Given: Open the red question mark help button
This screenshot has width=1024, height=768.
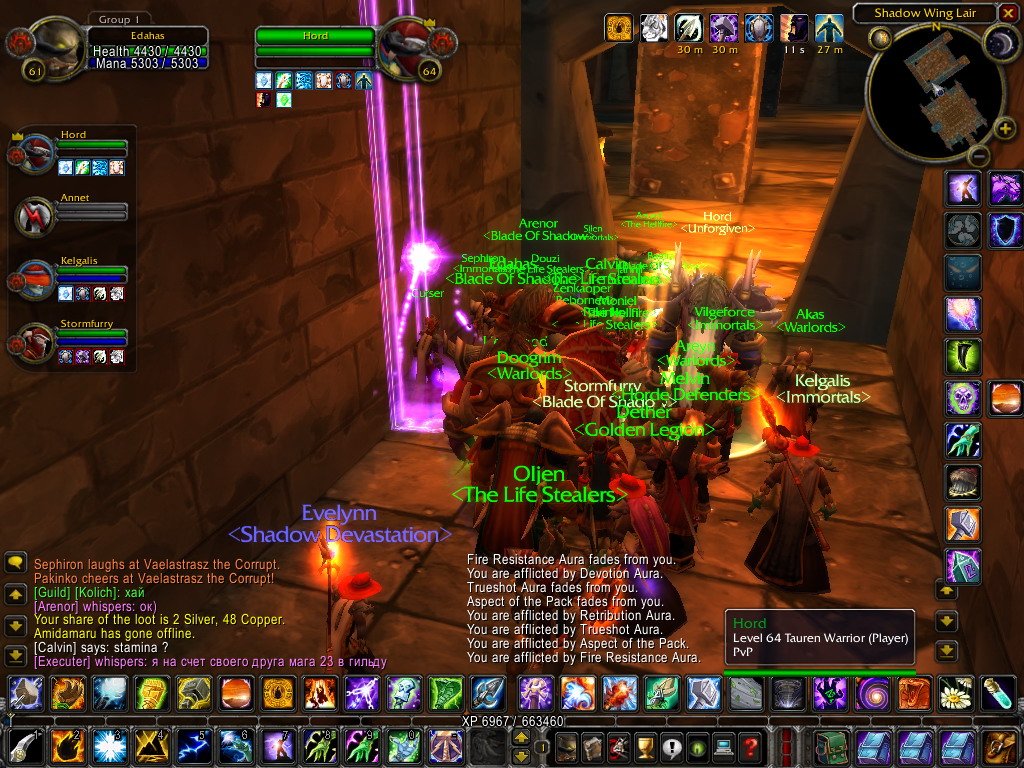Looking at the screenshot, I should [750, 746].
